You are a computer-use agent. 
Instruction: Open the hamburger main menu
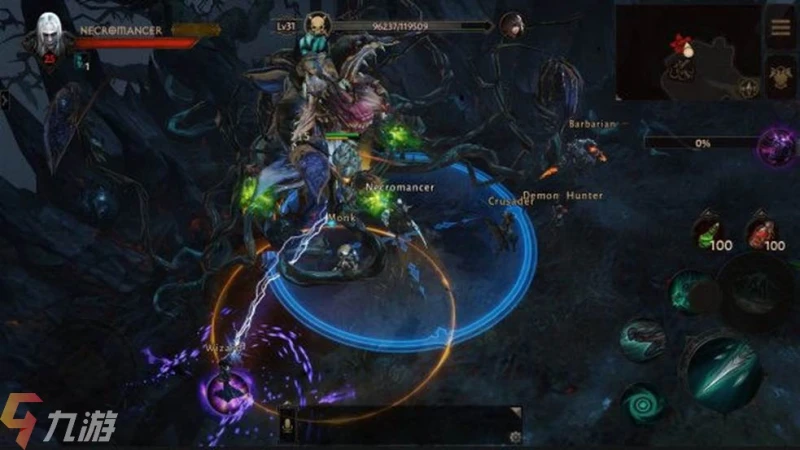[x=779, y=27]
